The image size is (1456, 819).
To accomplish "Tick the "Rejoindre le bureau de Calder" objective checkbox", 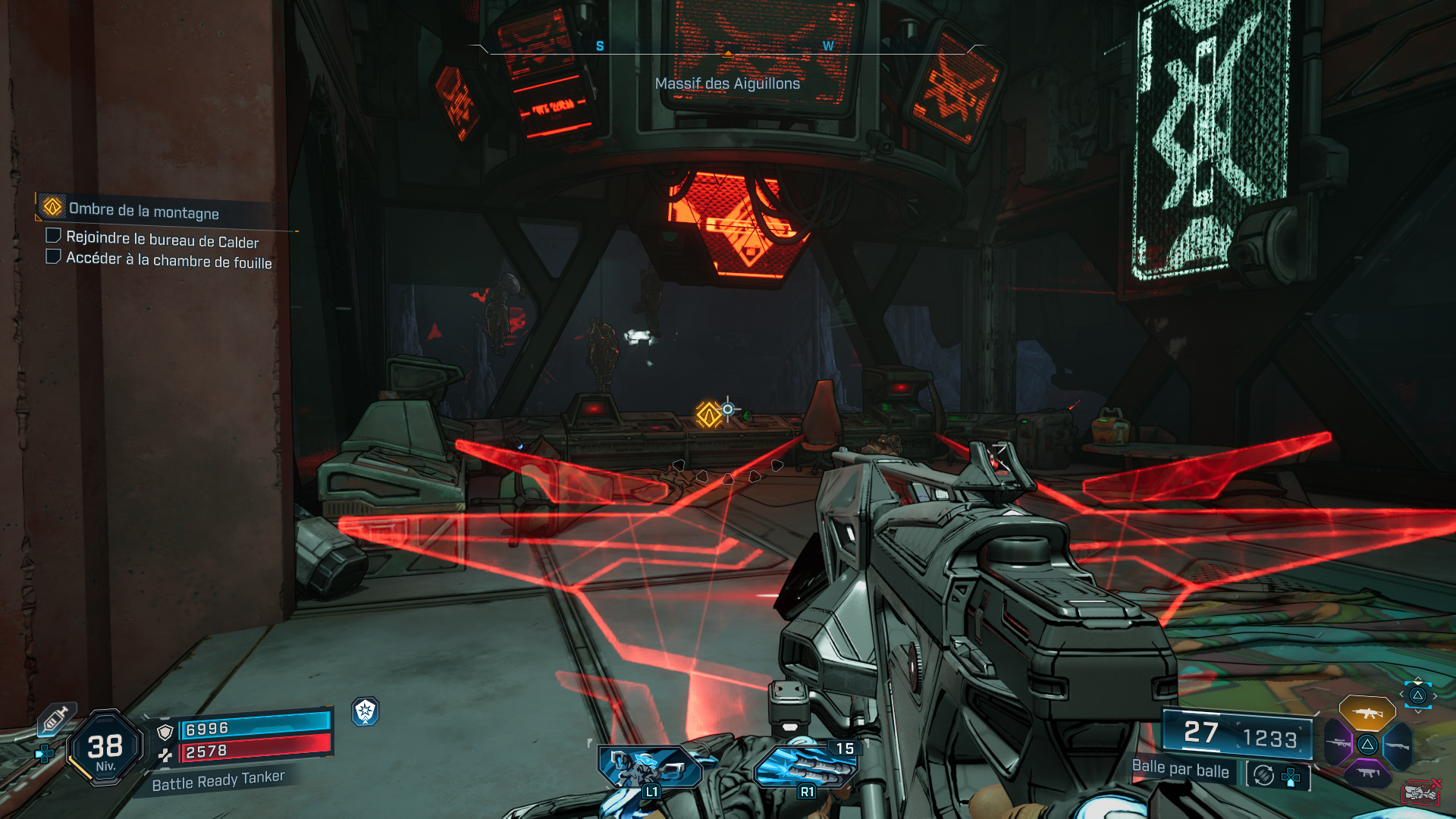I will tap(54, 236).
